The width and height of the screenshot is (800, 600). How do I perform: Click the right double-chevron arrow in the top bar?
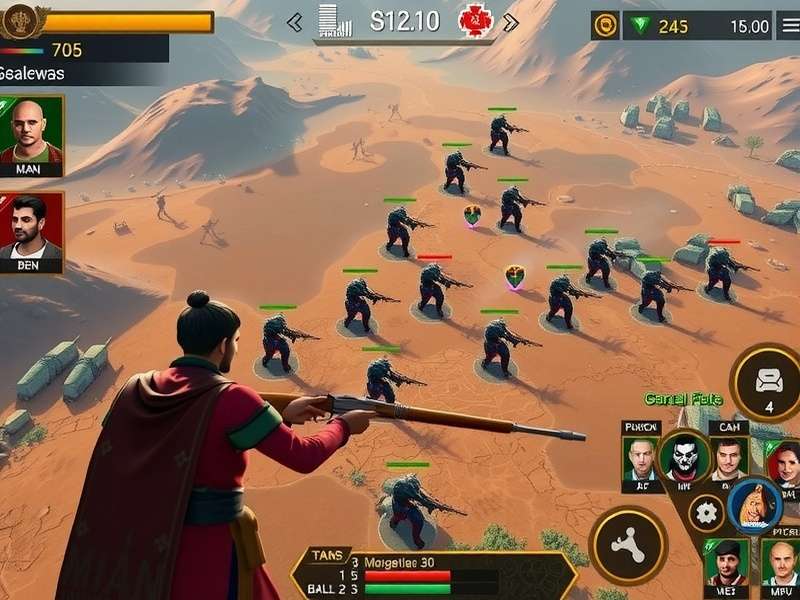pyautogui.click(x=510, y=23)
